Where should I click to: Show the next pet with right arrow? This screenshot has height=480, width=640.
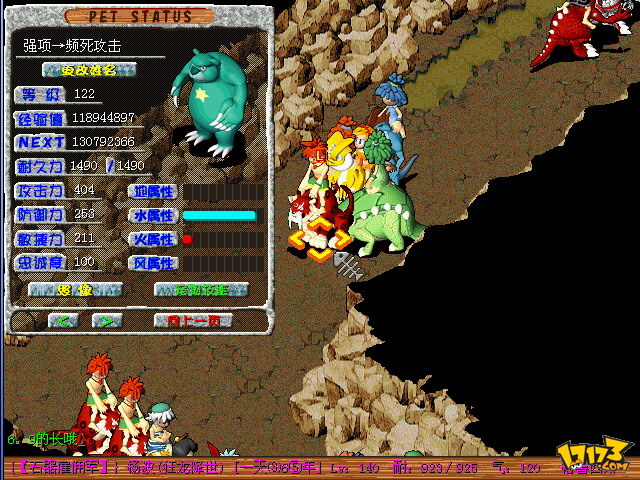coord(106,321)
